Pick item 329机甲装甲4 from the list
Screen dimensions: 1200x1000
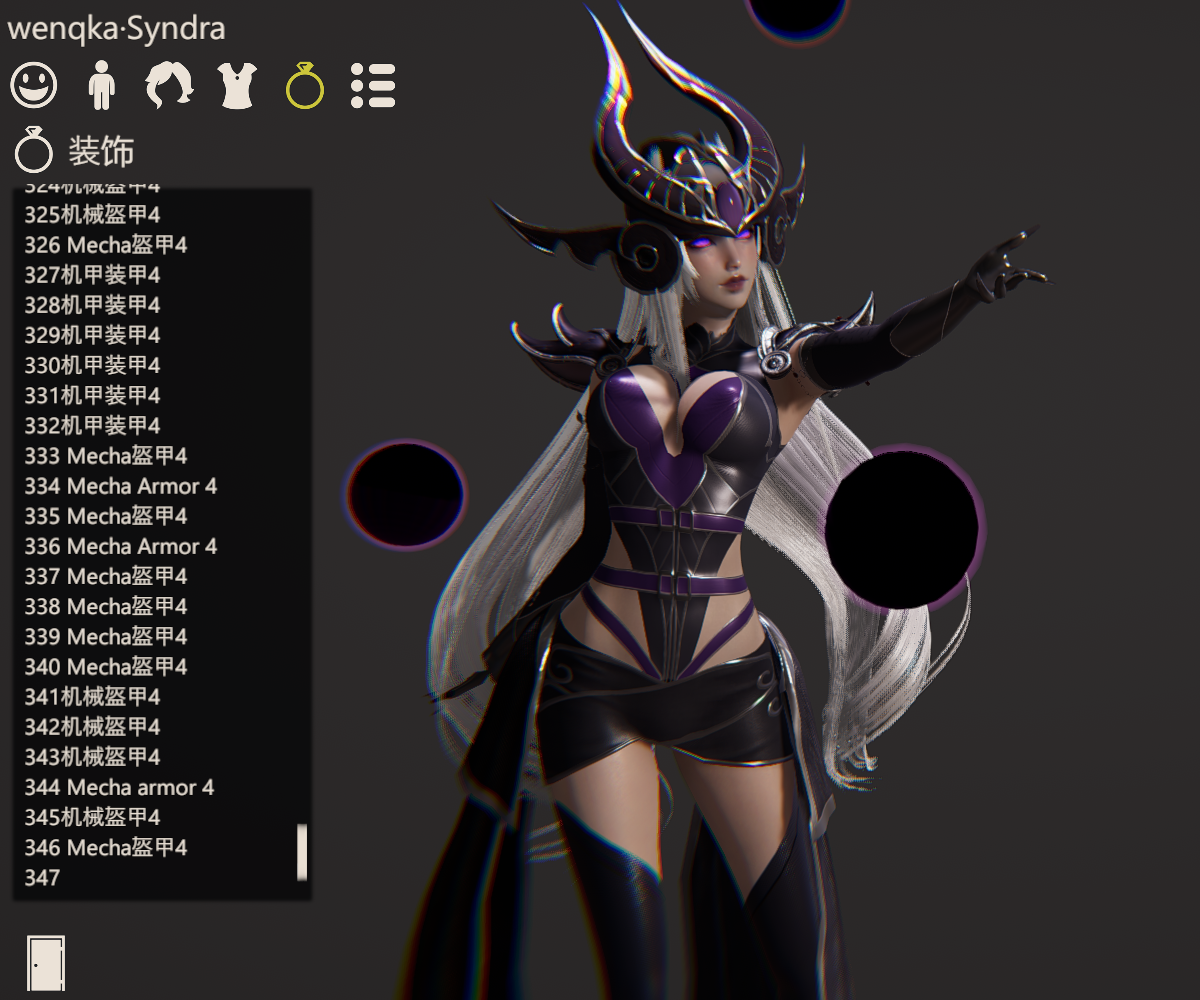pos(92,335)
